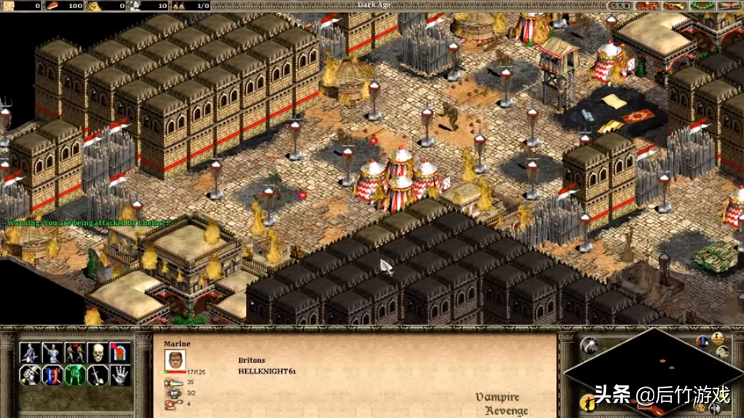The image size is (744, 418).
Task: Open the rightmost top bar menu button
Action: coord(732,5)
